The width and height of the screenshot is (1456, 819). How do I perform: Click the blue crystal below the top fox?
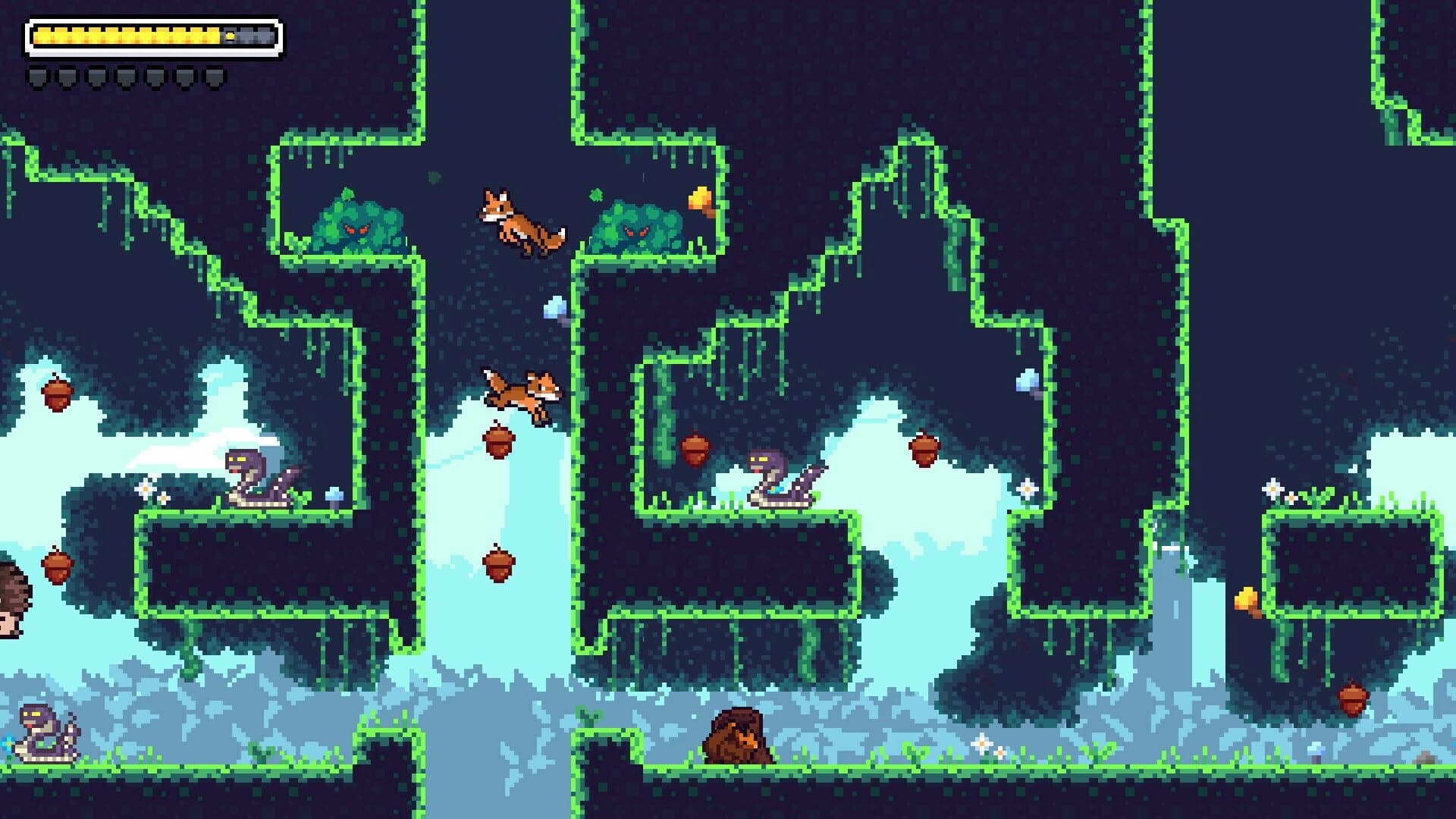pos(554,307)
